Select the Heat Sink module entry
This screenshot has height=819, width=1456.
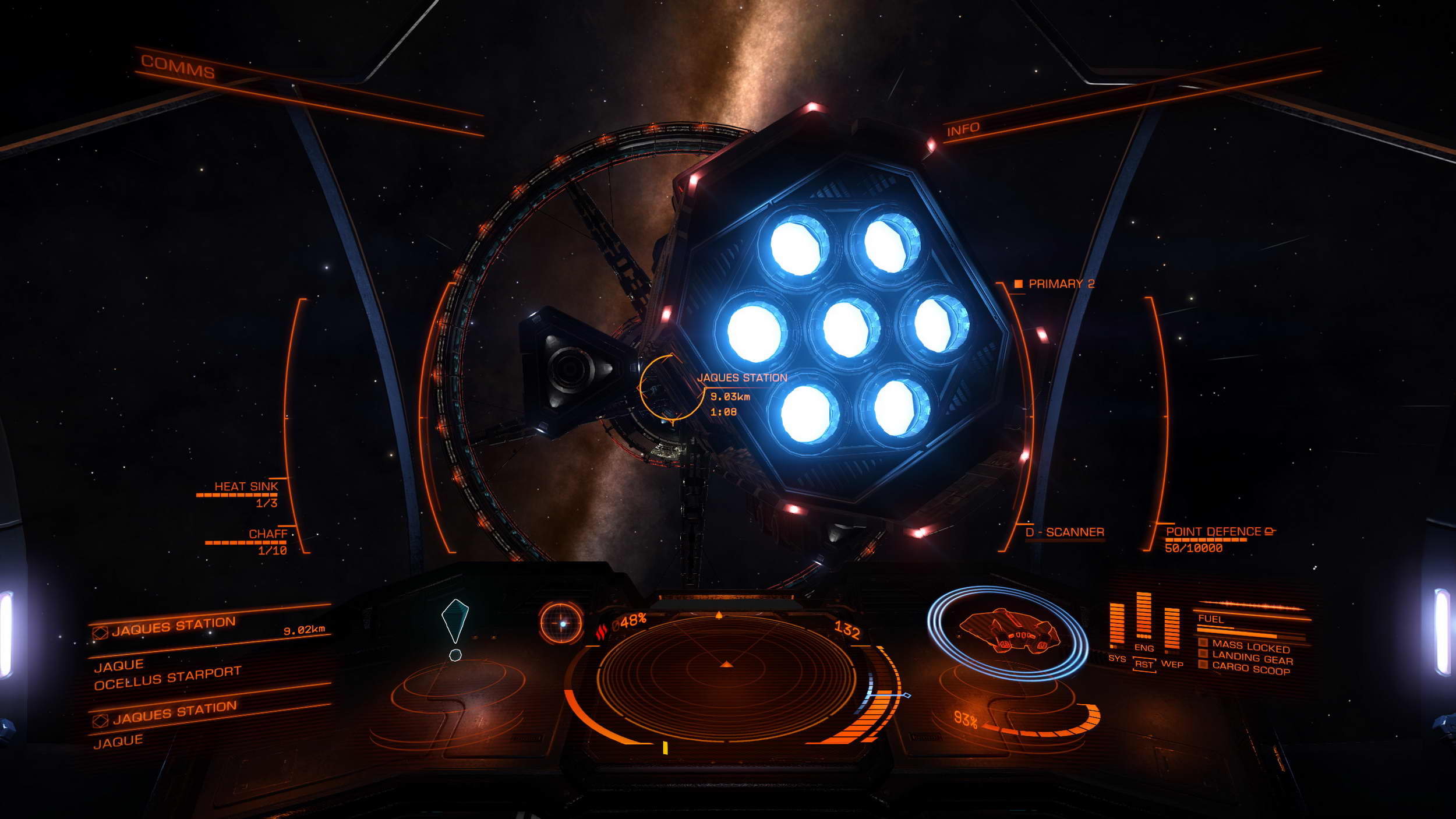pos(246,486)
